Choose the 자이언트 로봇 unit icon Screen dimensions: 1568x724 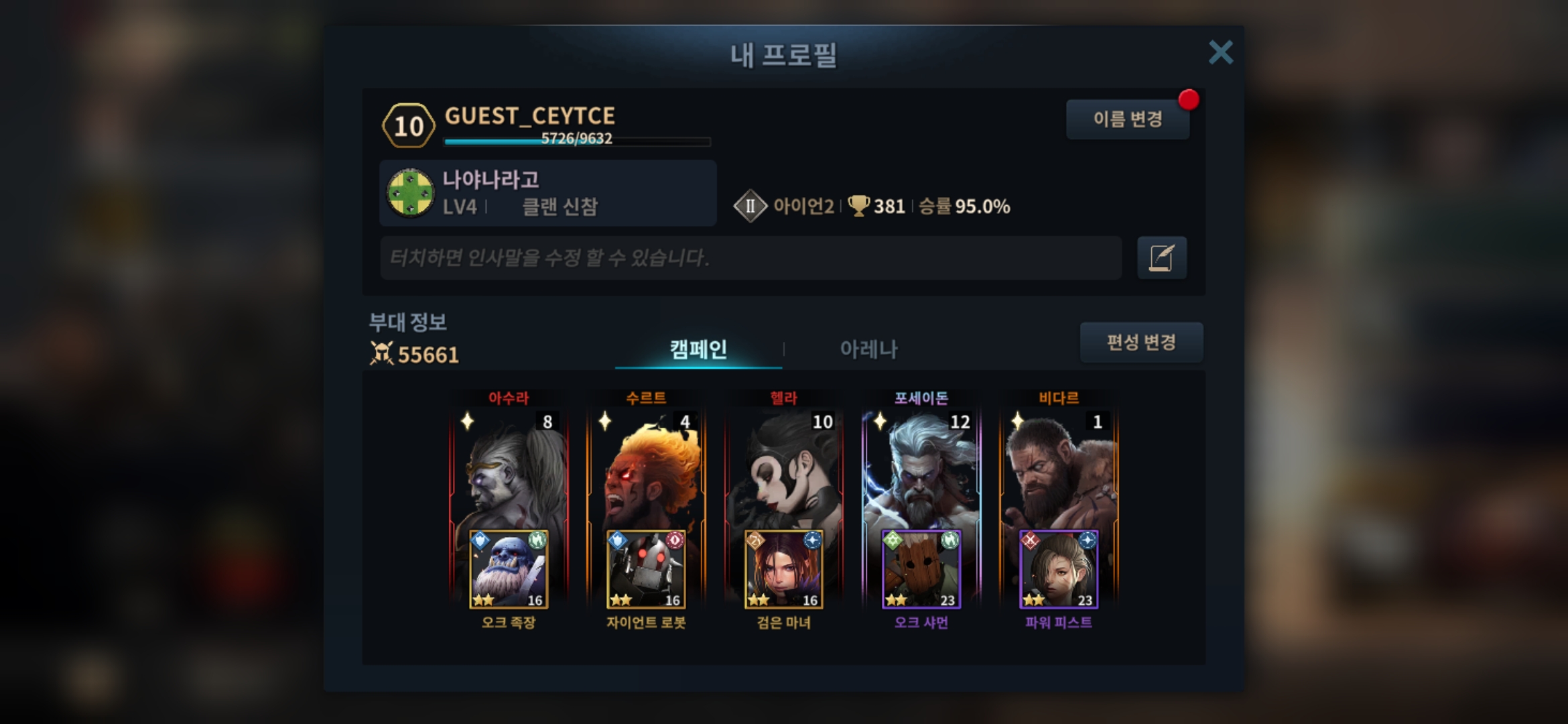pyautogui.click(x=646, y=570)
